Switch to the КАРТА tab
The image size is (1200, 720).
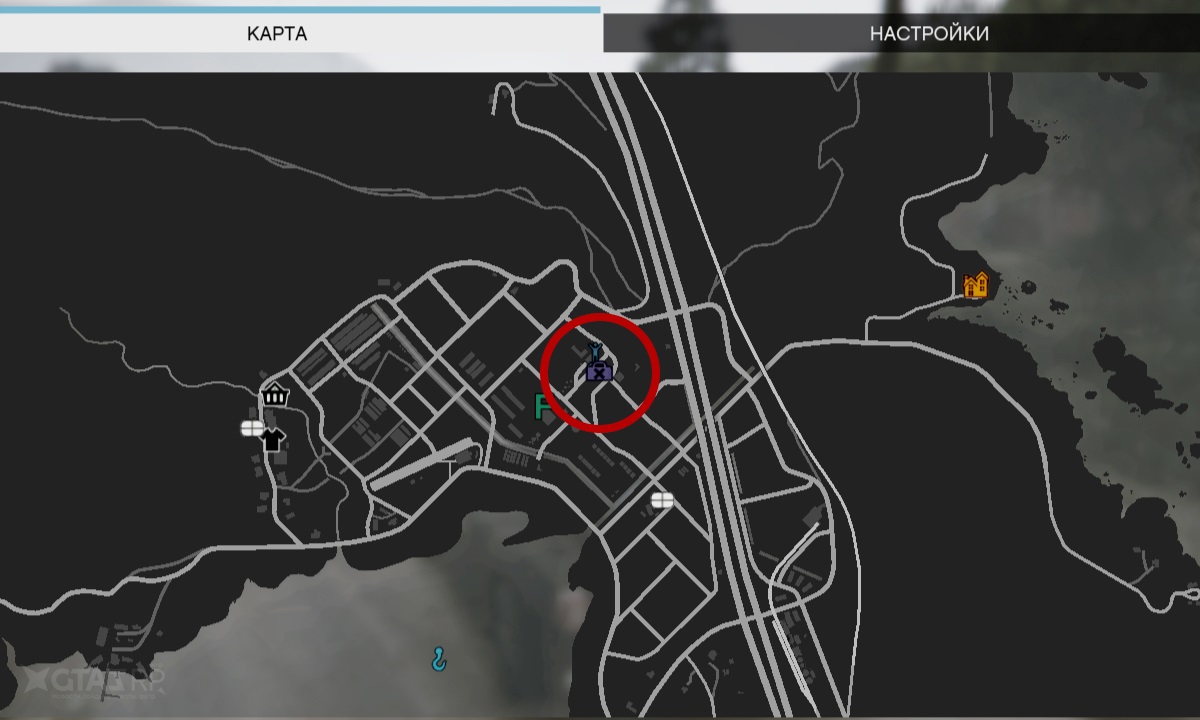(277, 33)
